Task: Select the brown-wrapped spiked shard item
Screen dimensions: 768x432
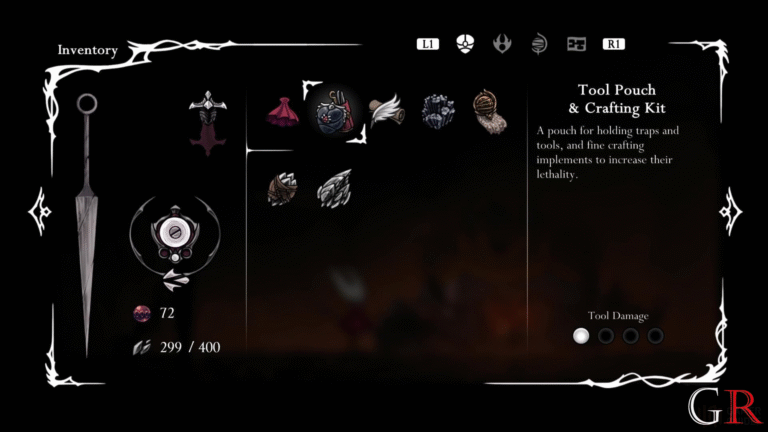Action: pos(281,189)
